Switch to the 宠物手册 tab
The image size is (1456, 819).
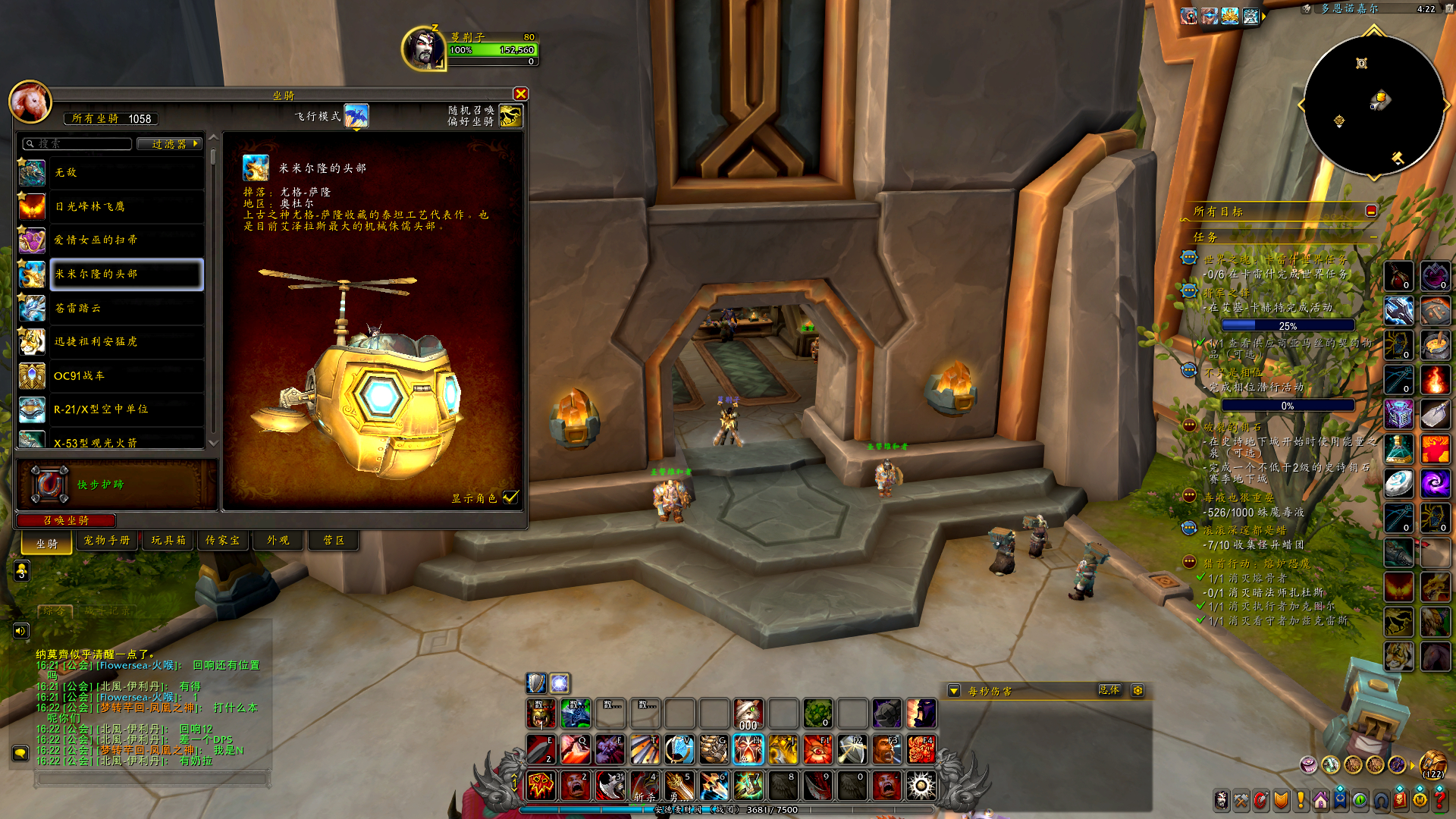coord(107,541)
